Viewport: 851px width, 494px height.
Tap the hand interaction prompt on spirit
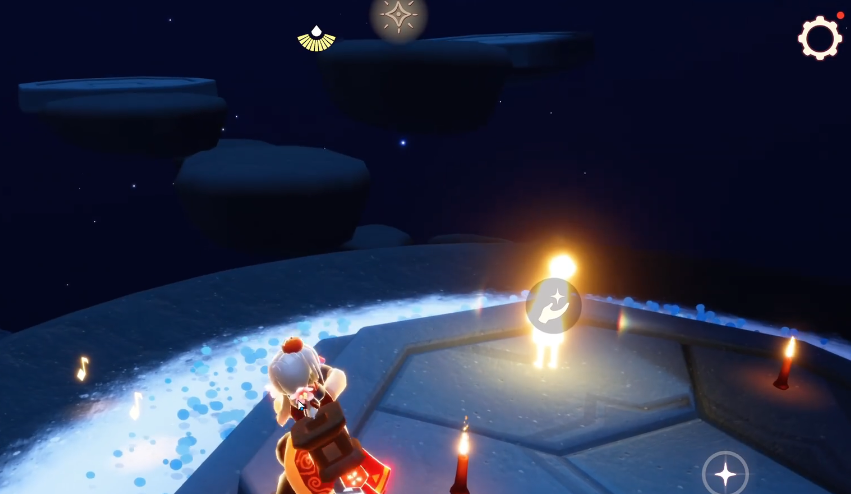pyautogui.click(x=553, y=306)
